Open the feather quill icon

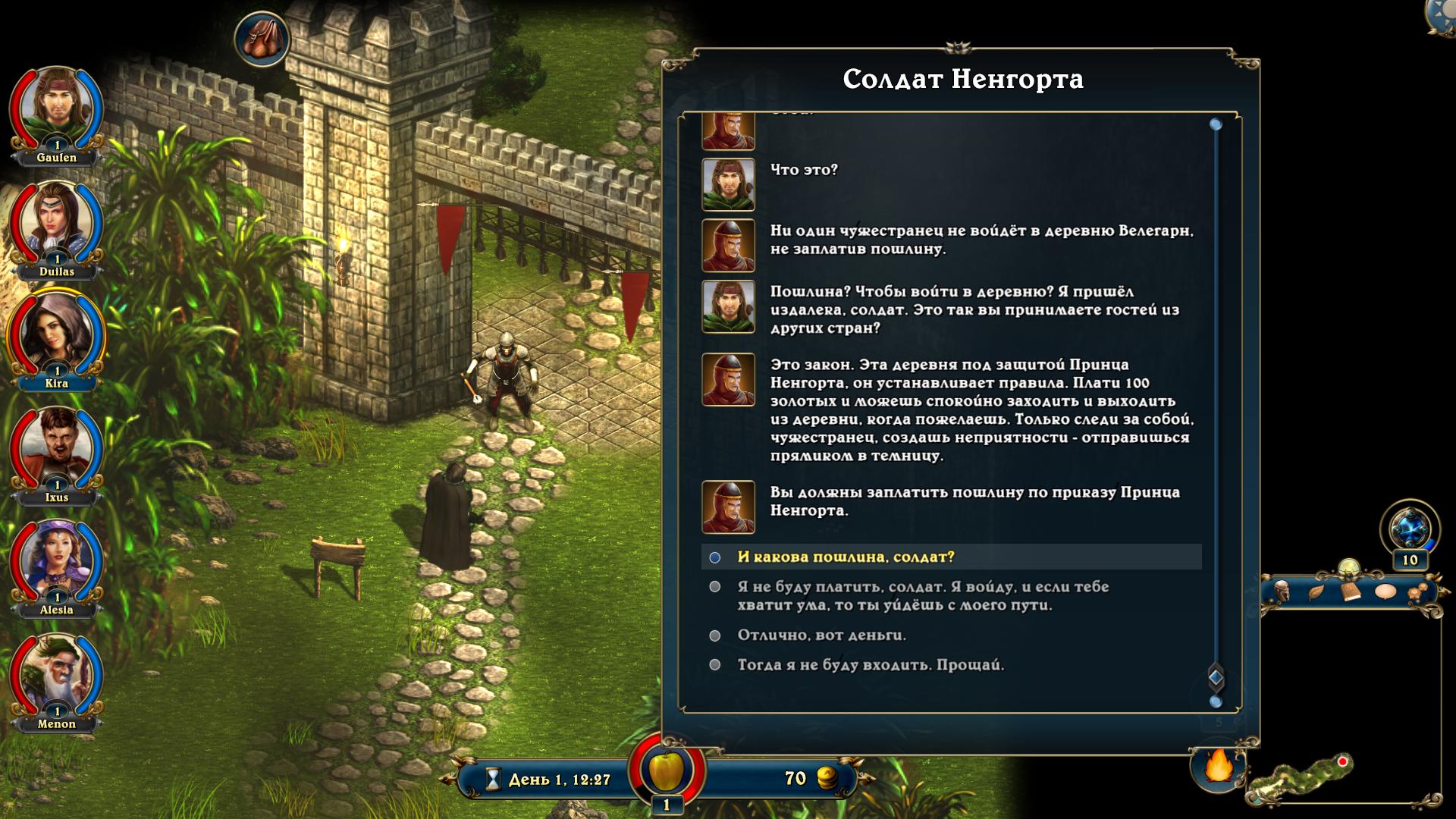(x=1316, y=592)
